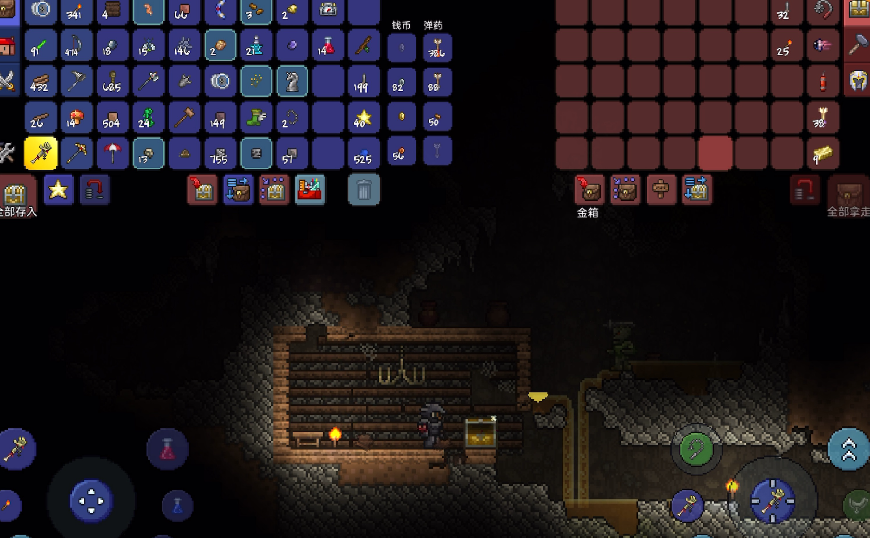Tap the movement joystick d-pad
870x538 pixels.
coord(91,499)
